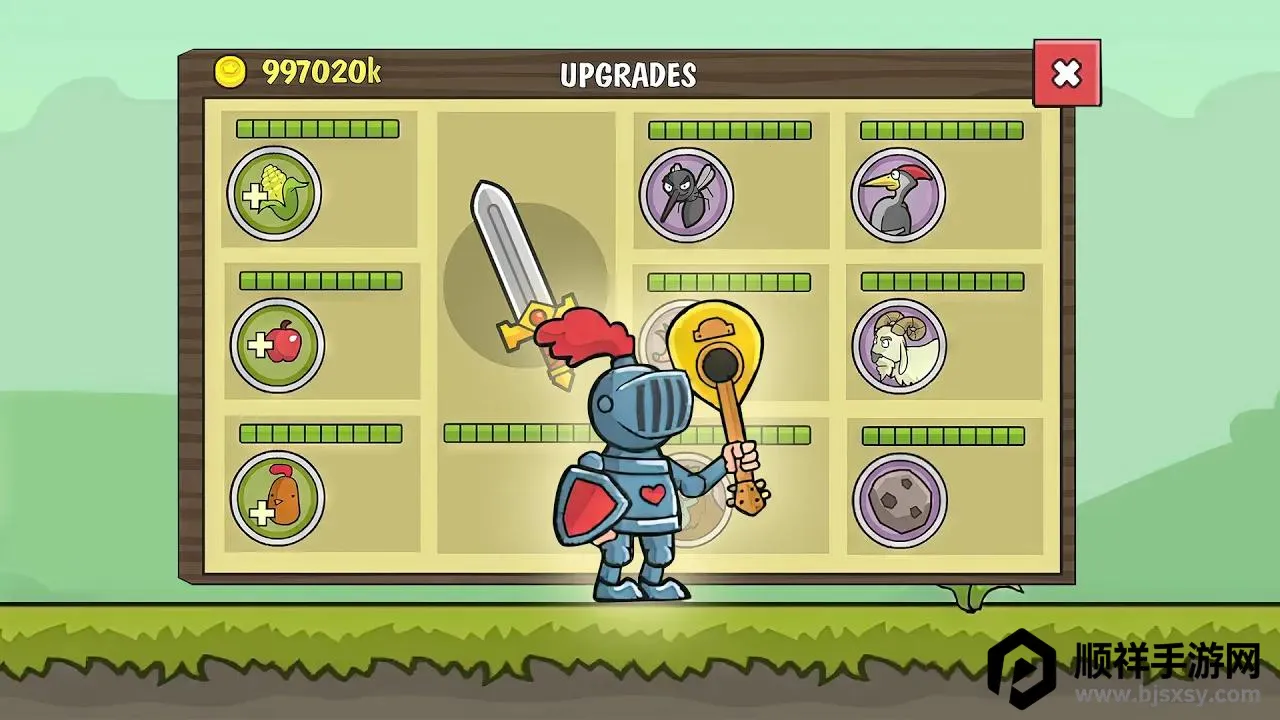This screenshot has width=1280, height=720.
Task: Pick the sausage upgrade icon
Action: tap(277, 498)
